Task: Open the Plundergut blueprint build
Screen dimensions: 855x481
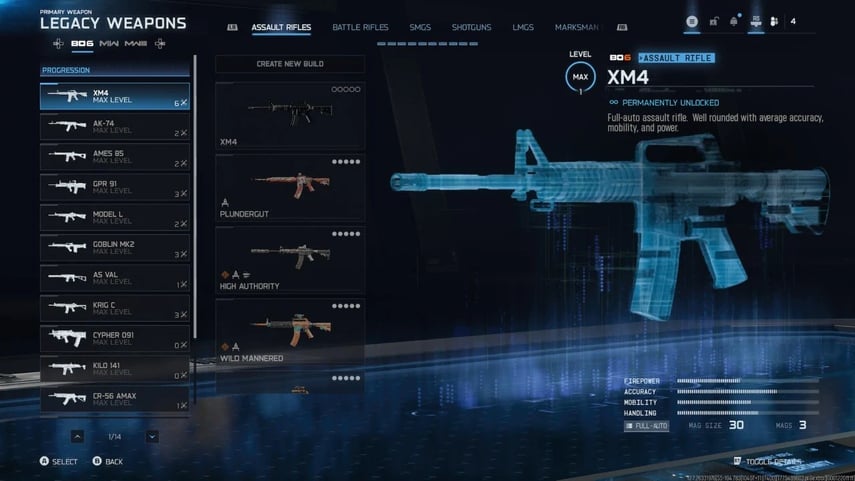Action: 290,188
